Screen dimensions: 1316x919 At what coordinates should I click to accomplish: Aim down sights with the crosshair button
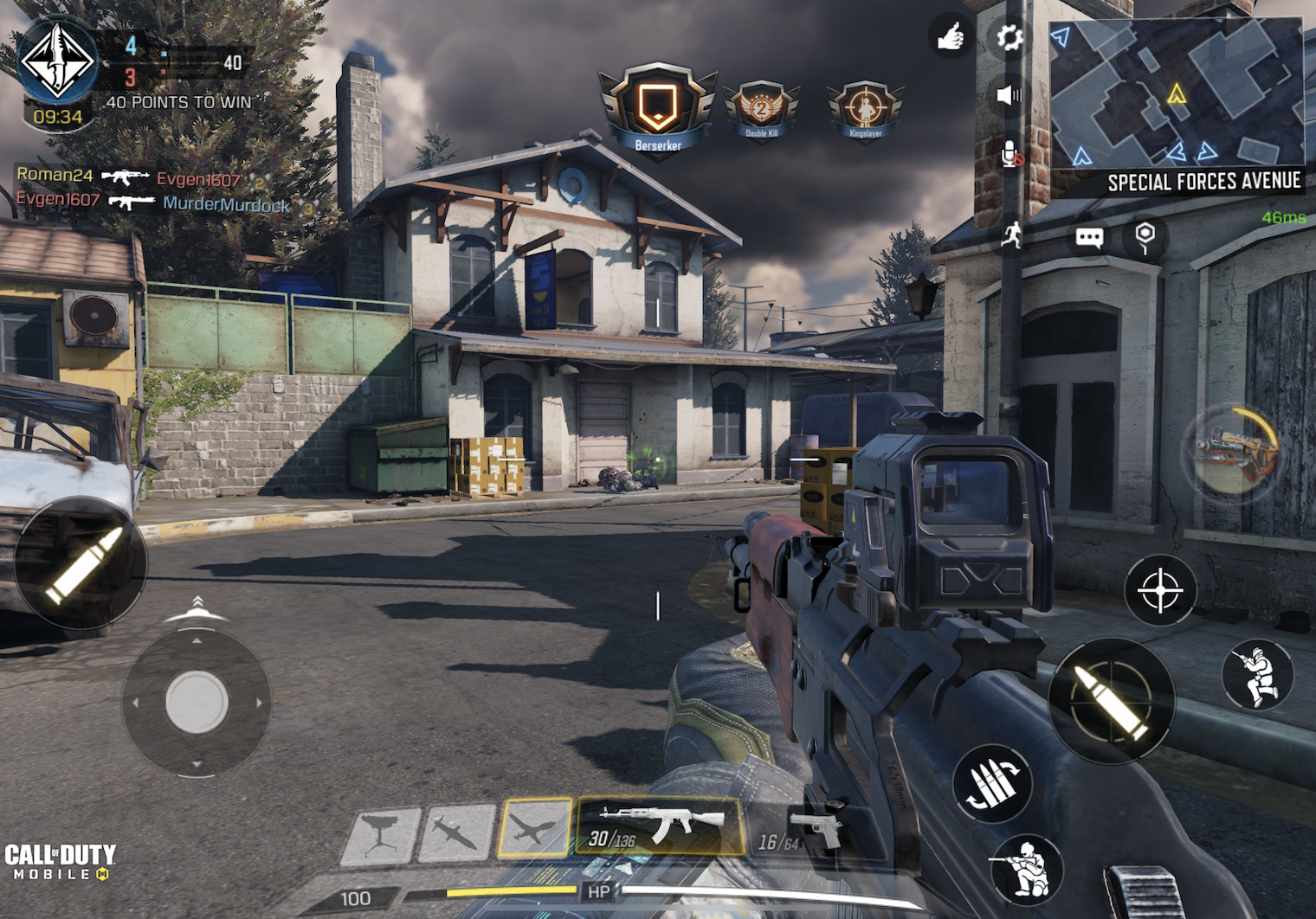coord(1160,590)
